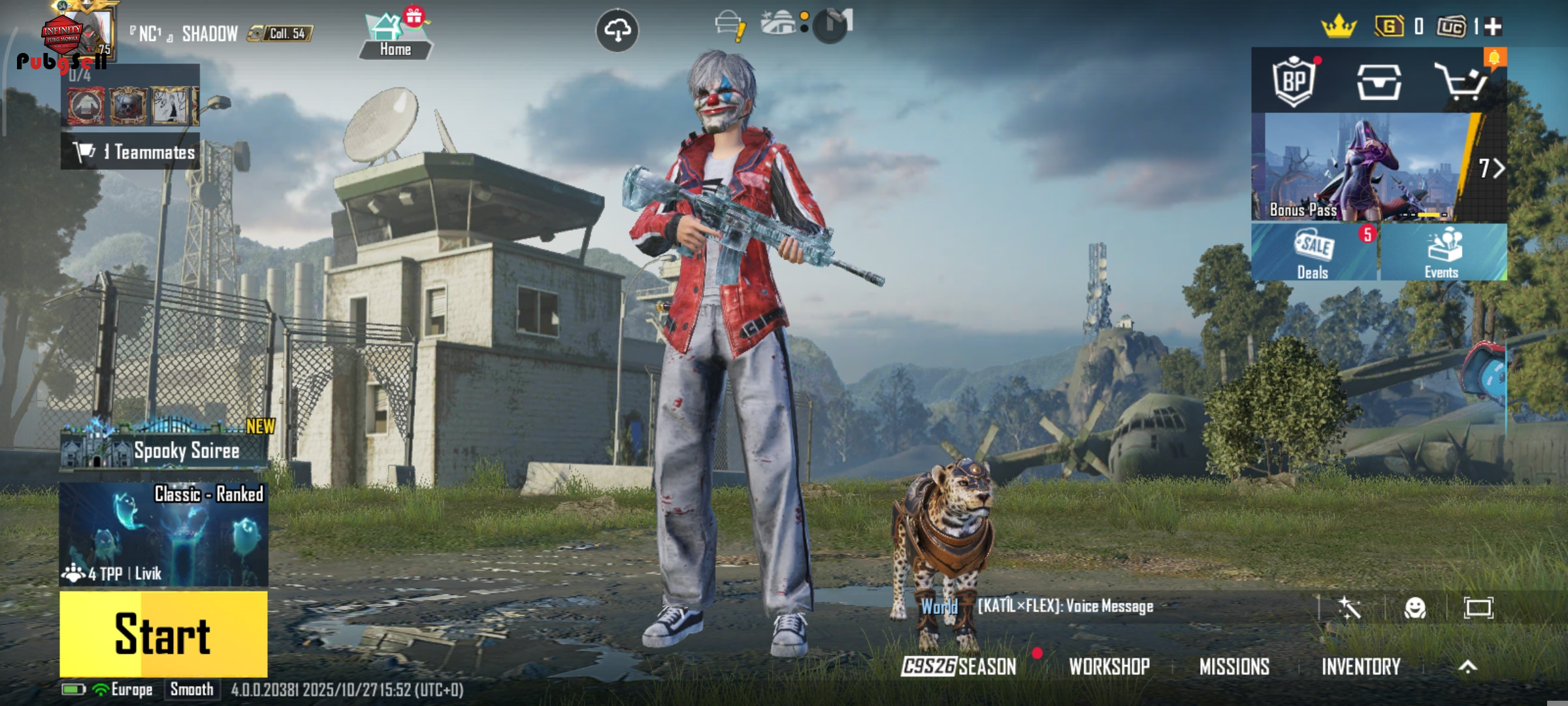Open the Missions menu
The width and height of the screenshot is (1568, 706).
click(1234, 666)
